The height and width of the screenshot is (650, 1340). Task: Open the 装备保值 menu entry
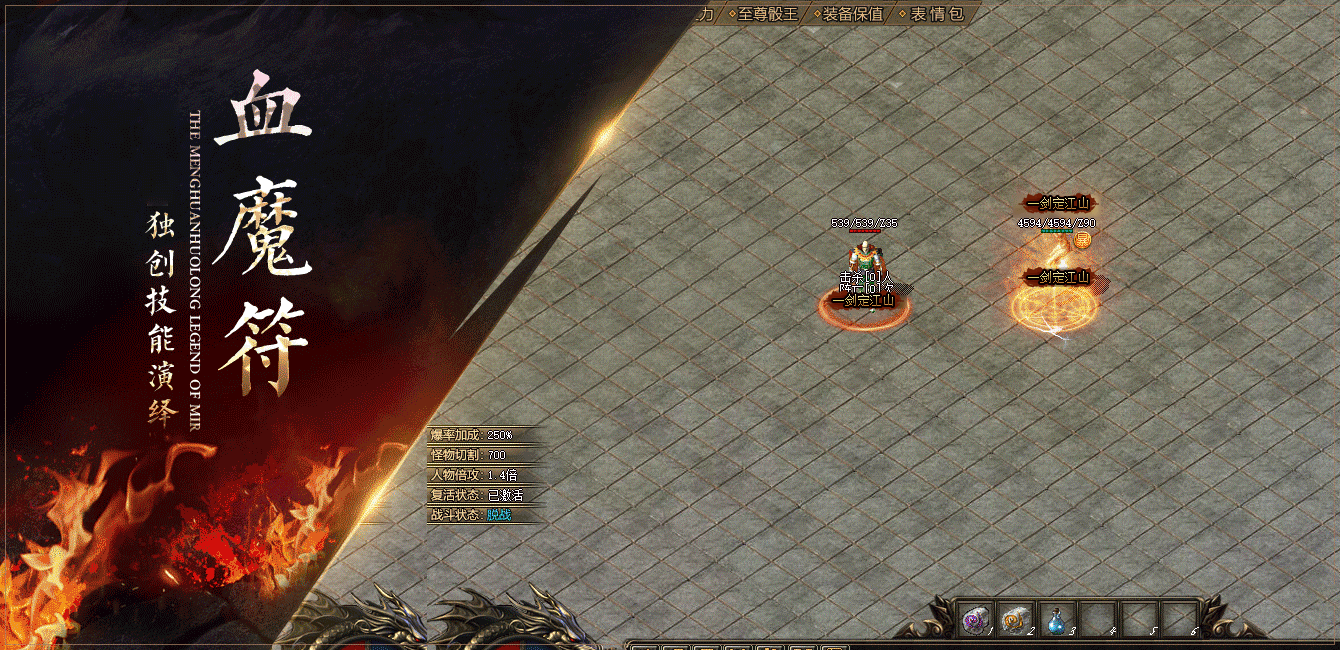(853, 14)
